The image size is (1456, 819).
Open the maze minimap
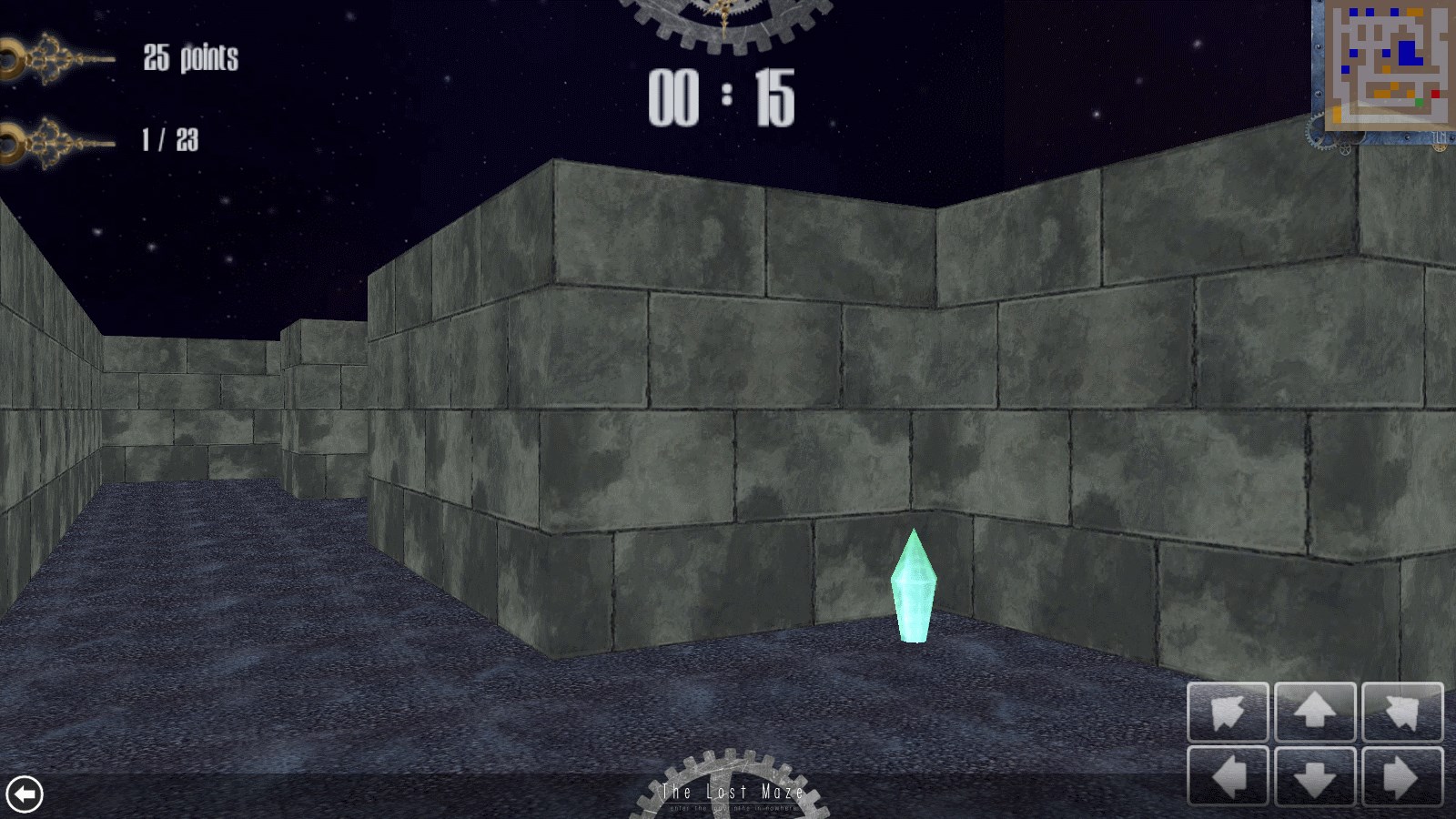coord(1385,62)
